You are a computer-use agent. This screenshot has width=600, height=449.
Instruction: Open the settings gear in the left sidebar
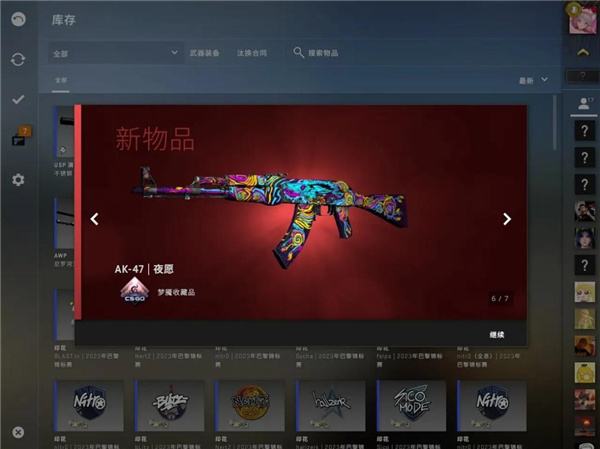click(18, 180)
